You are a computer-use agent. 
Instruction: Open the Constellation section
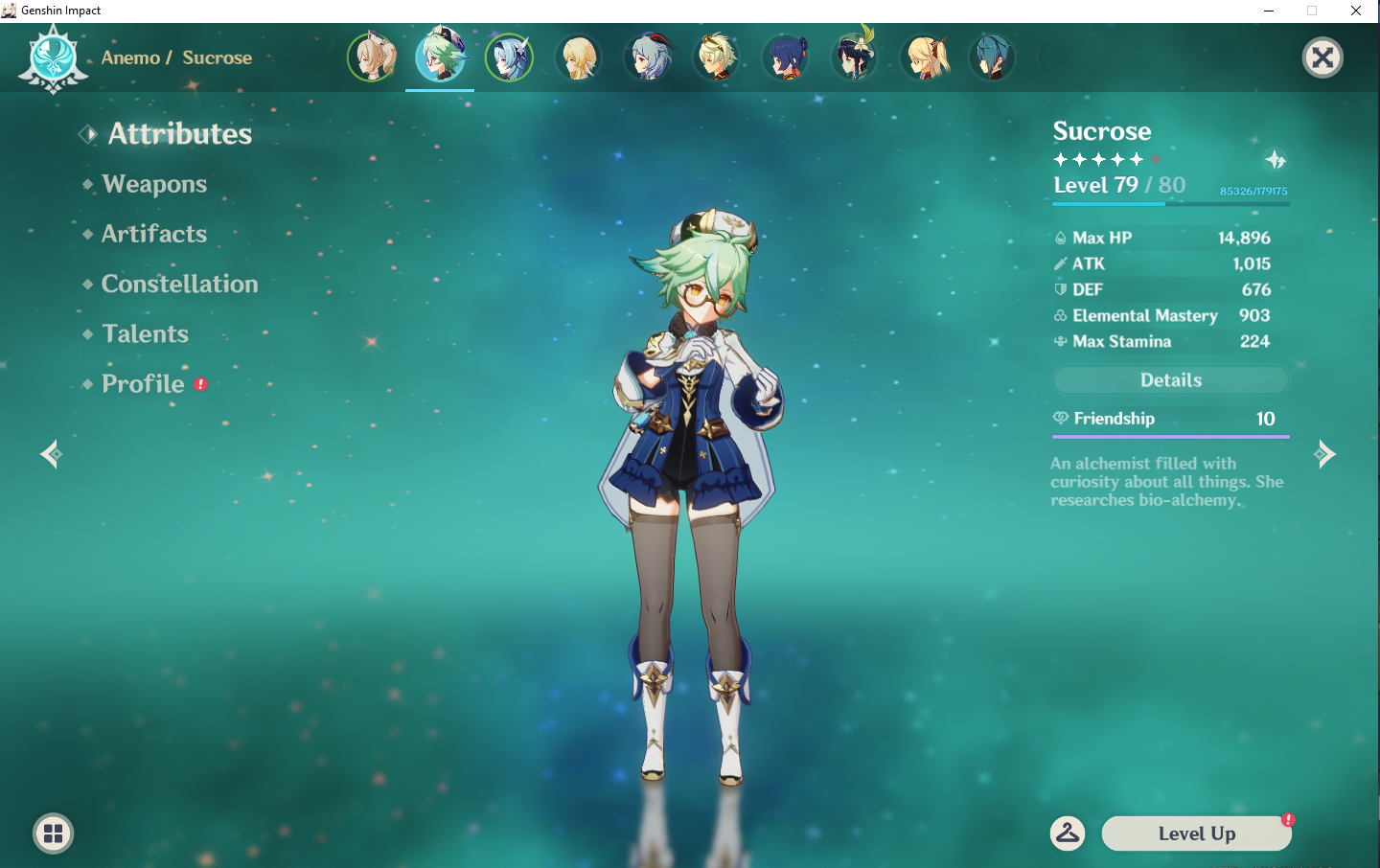(x=179, y=284)
